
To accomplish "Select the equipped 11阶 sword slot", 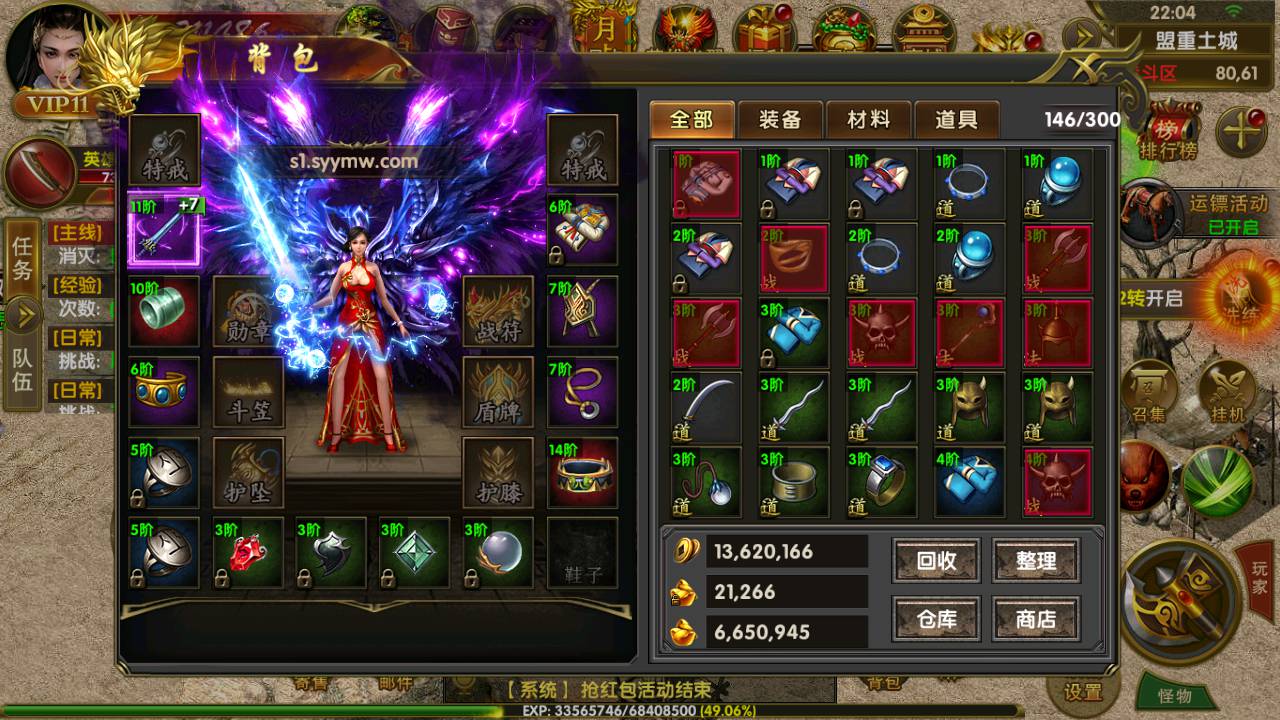I will [164, 232].
